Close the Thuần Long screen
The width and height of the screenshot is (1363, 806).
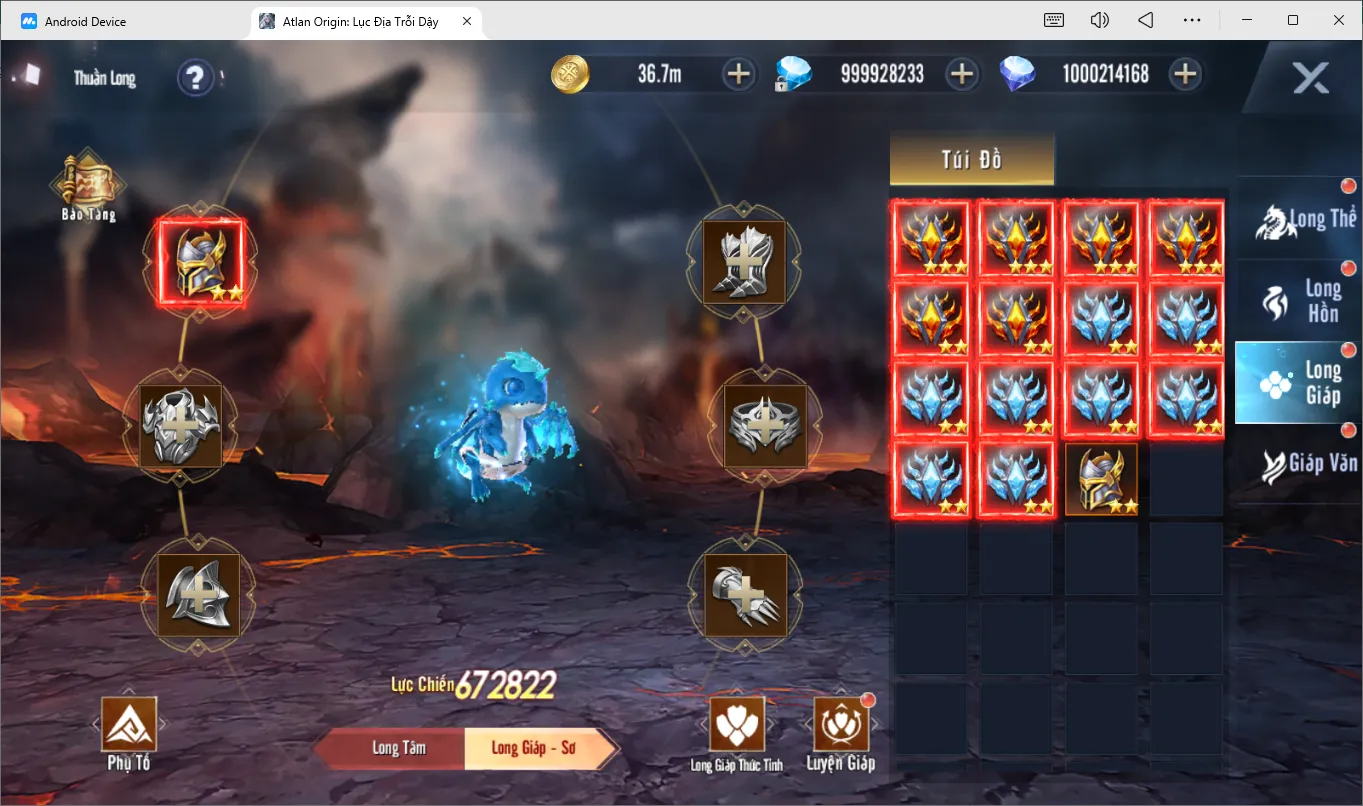pyautogui.click(x=1310, y=78)
